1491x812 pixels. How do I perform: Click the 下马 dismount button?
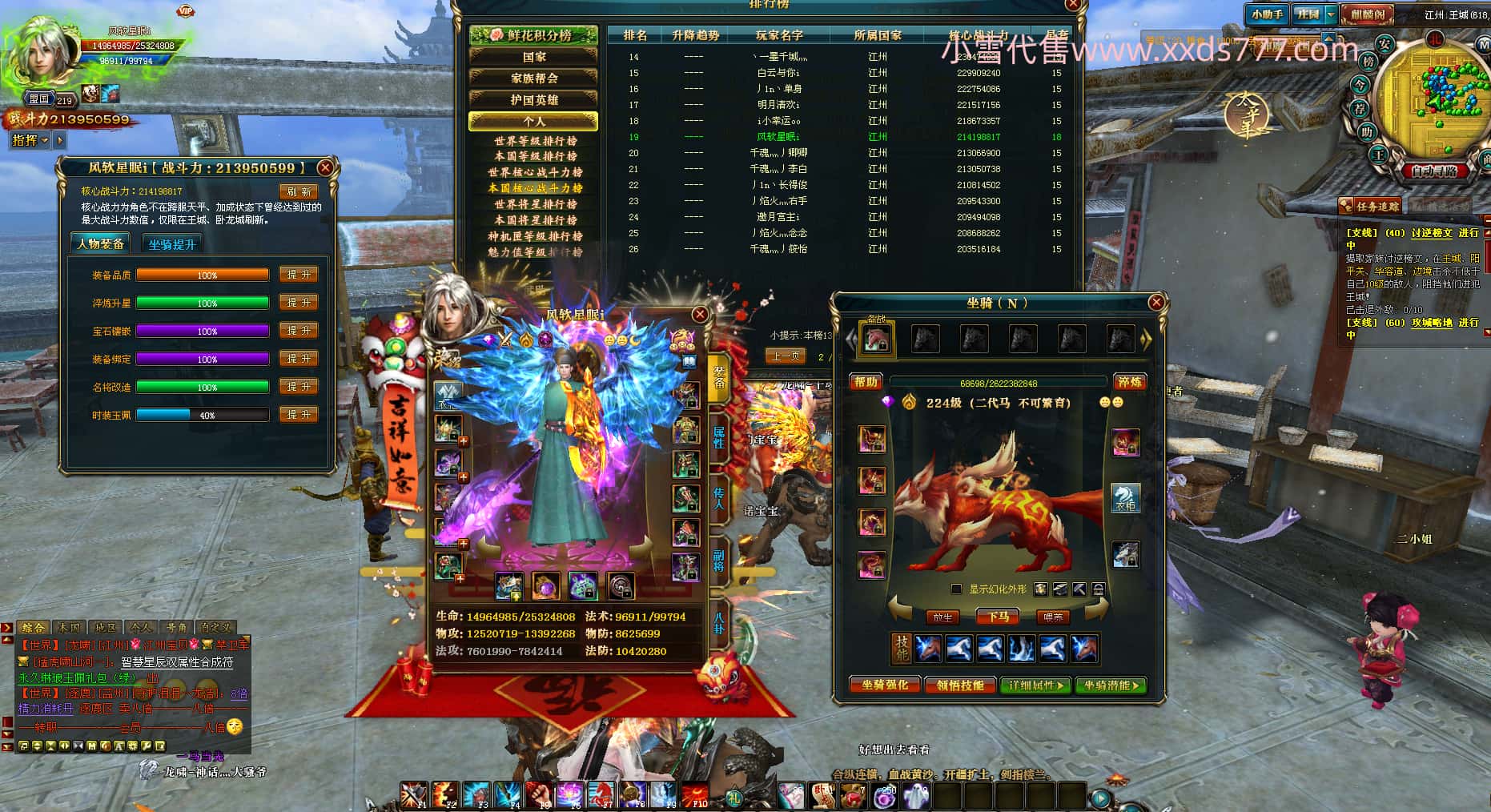(998, 617)
